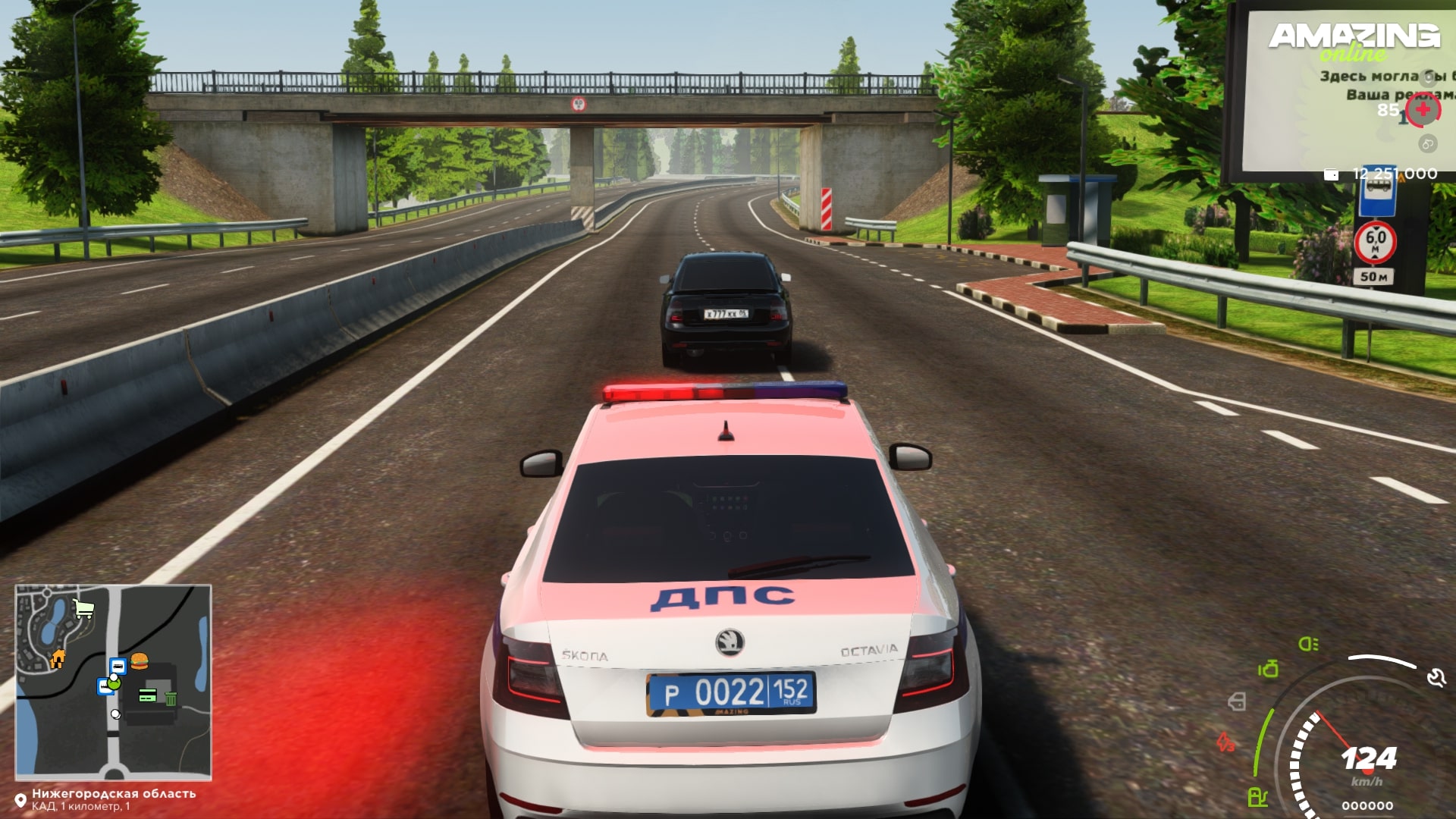This screenshot has width=1456, height=819.
Task: Open the minimap
Action: (113, 682)
